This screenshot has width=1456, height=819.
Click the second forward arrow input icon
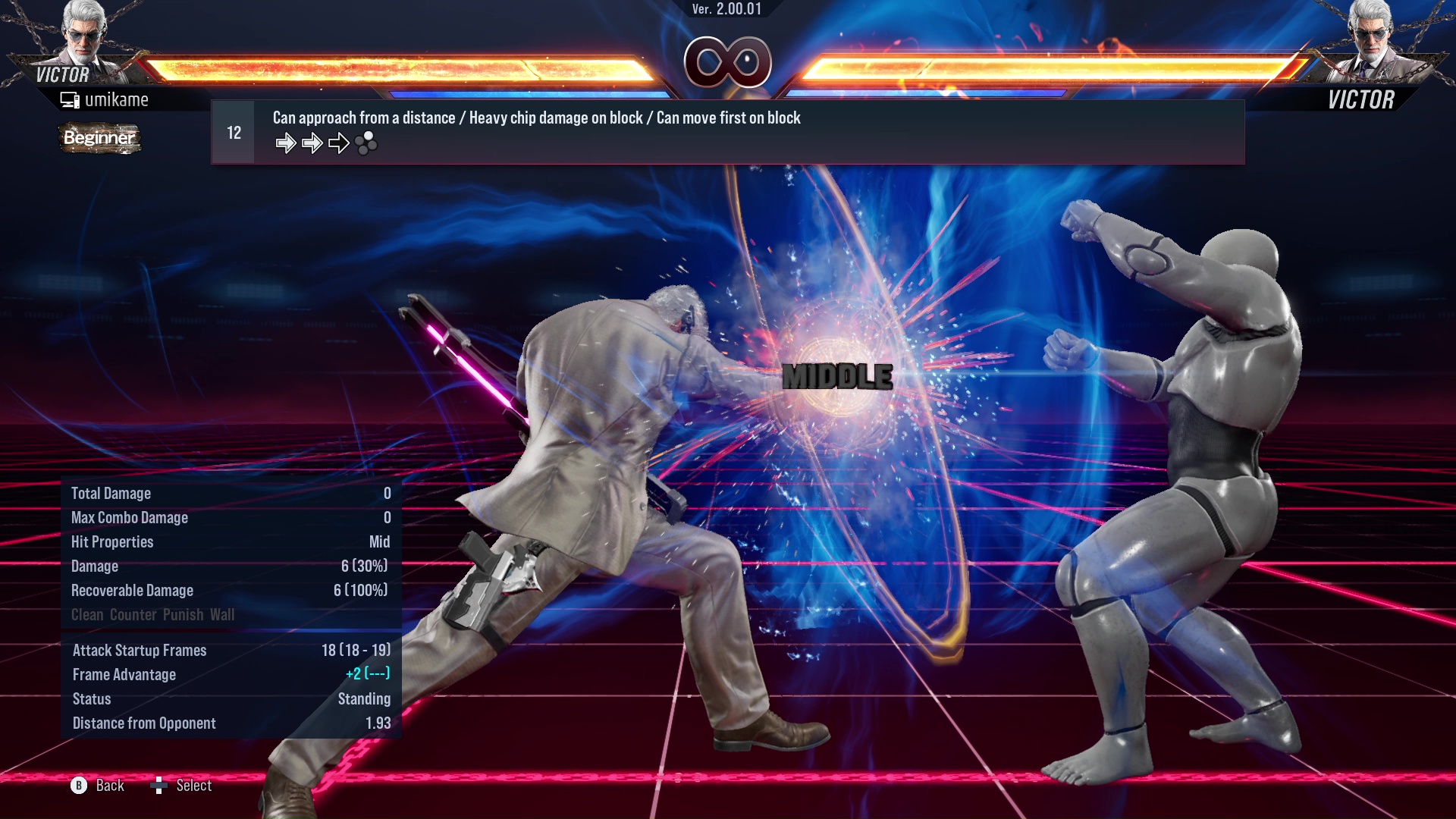click(312, 141)
